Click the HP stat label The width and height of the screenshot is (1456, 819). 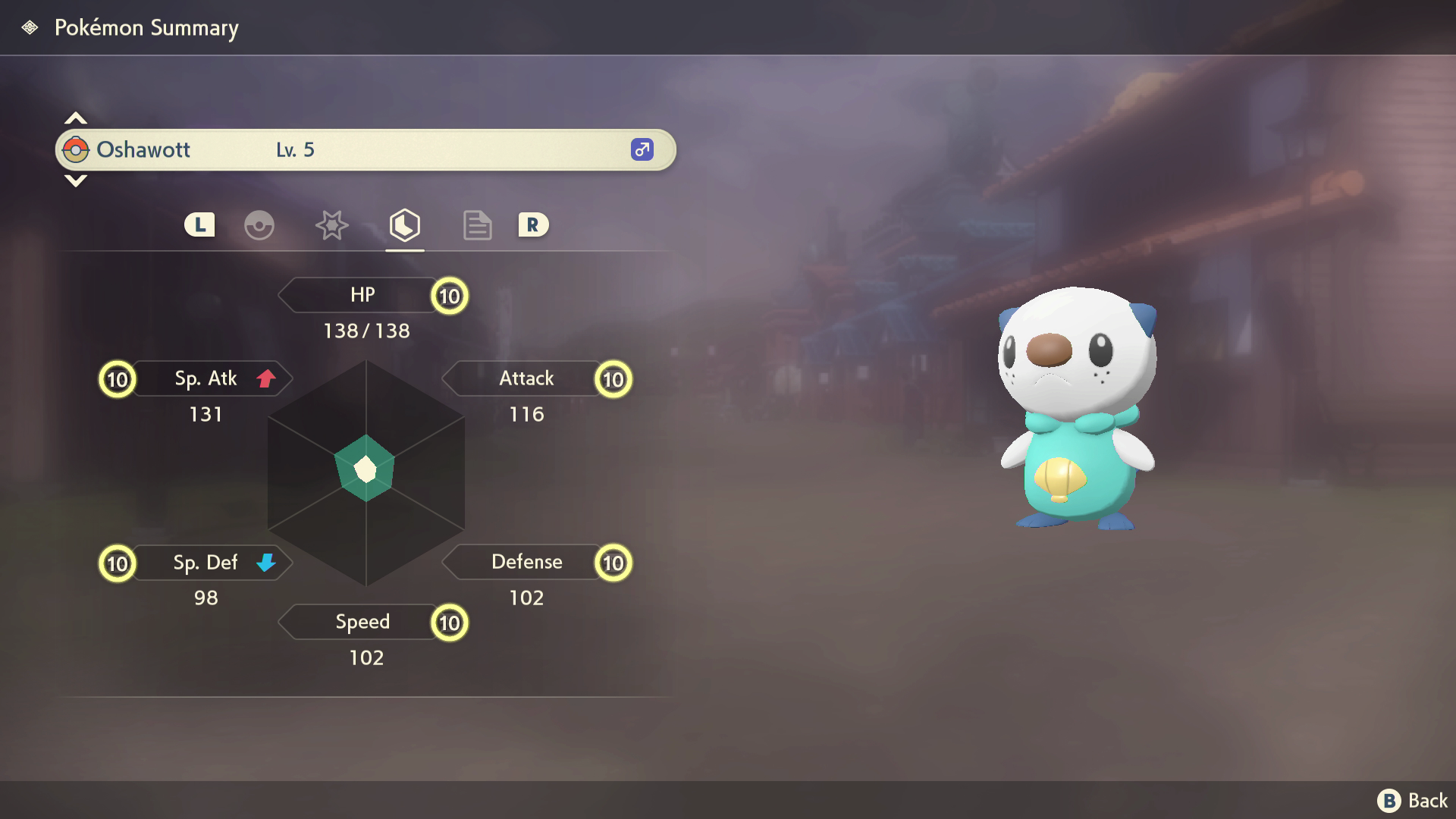tap(362, 295)
